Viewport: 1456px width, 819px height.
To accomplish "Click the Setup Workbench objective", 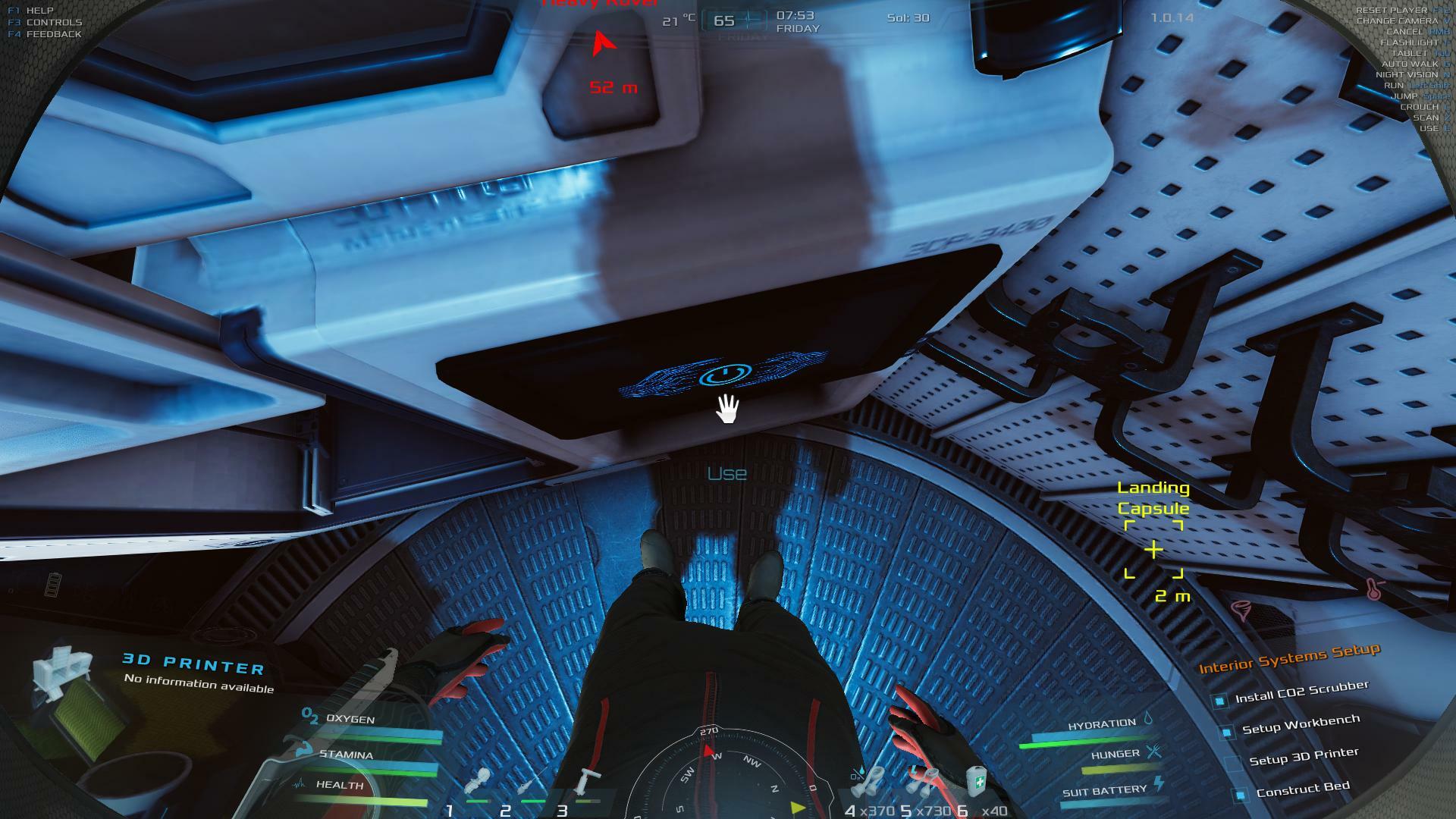I will coord(1300,724).
